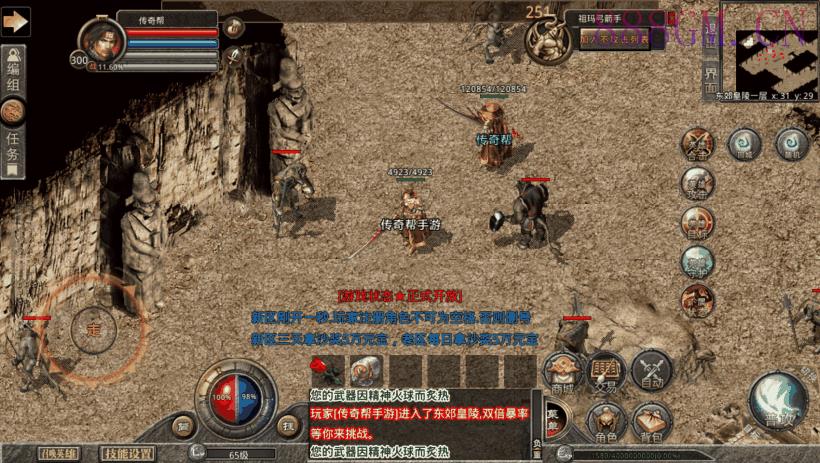The image size is (820, 463).
Task: Toggle 自动 auto-combat
Action: click(x=651, y=372)
